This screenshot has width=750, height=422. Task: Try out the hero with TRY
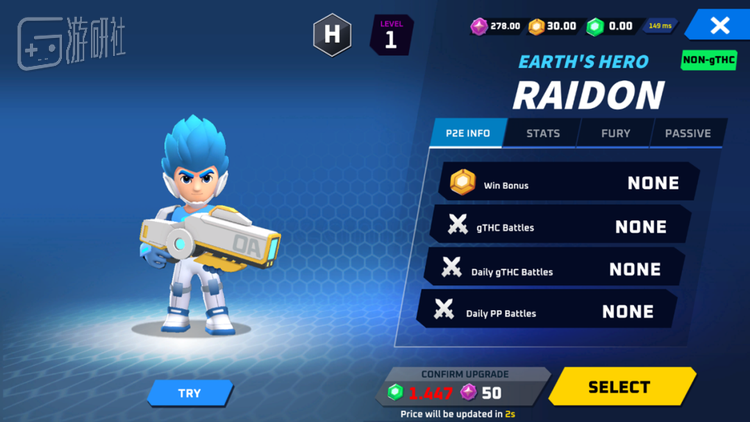(x=190, y=393)
